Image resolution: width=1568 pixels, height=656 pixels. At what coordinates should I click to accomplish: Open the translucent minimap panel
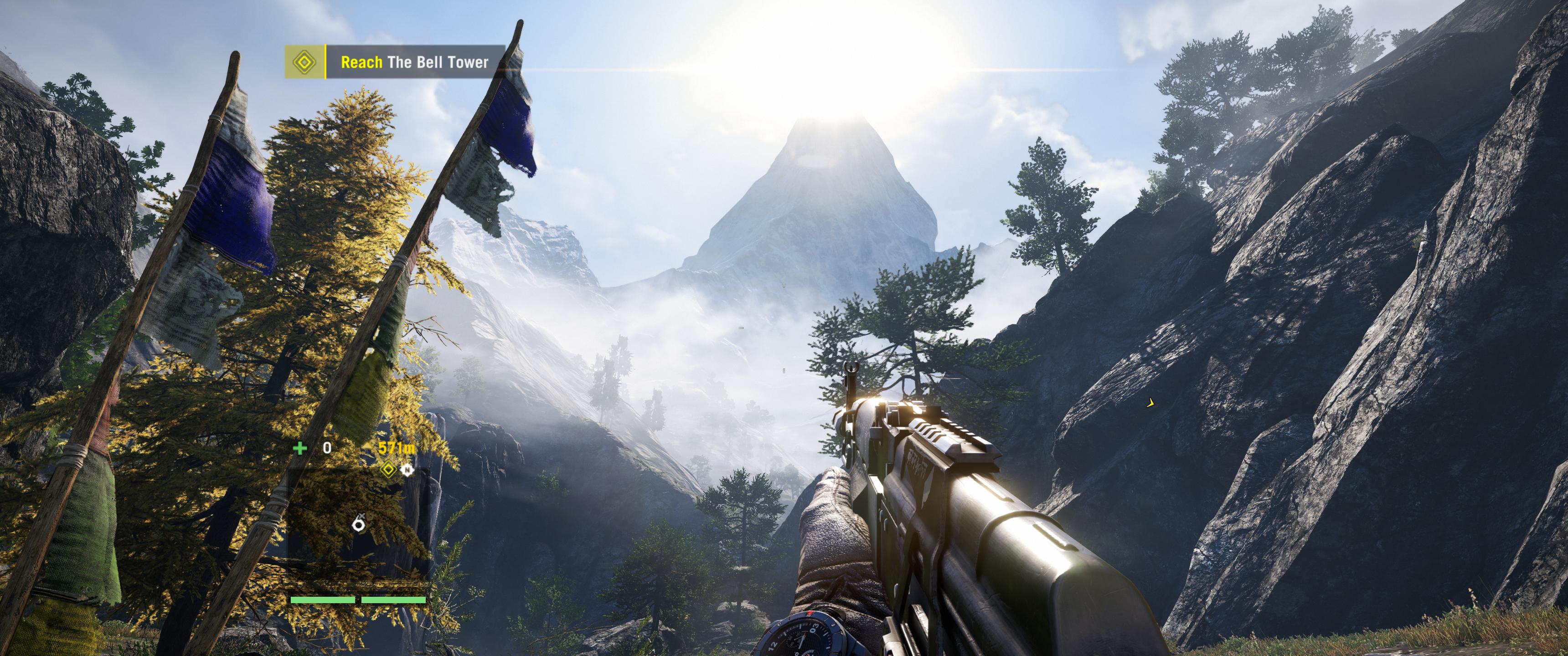click(359, 529)
